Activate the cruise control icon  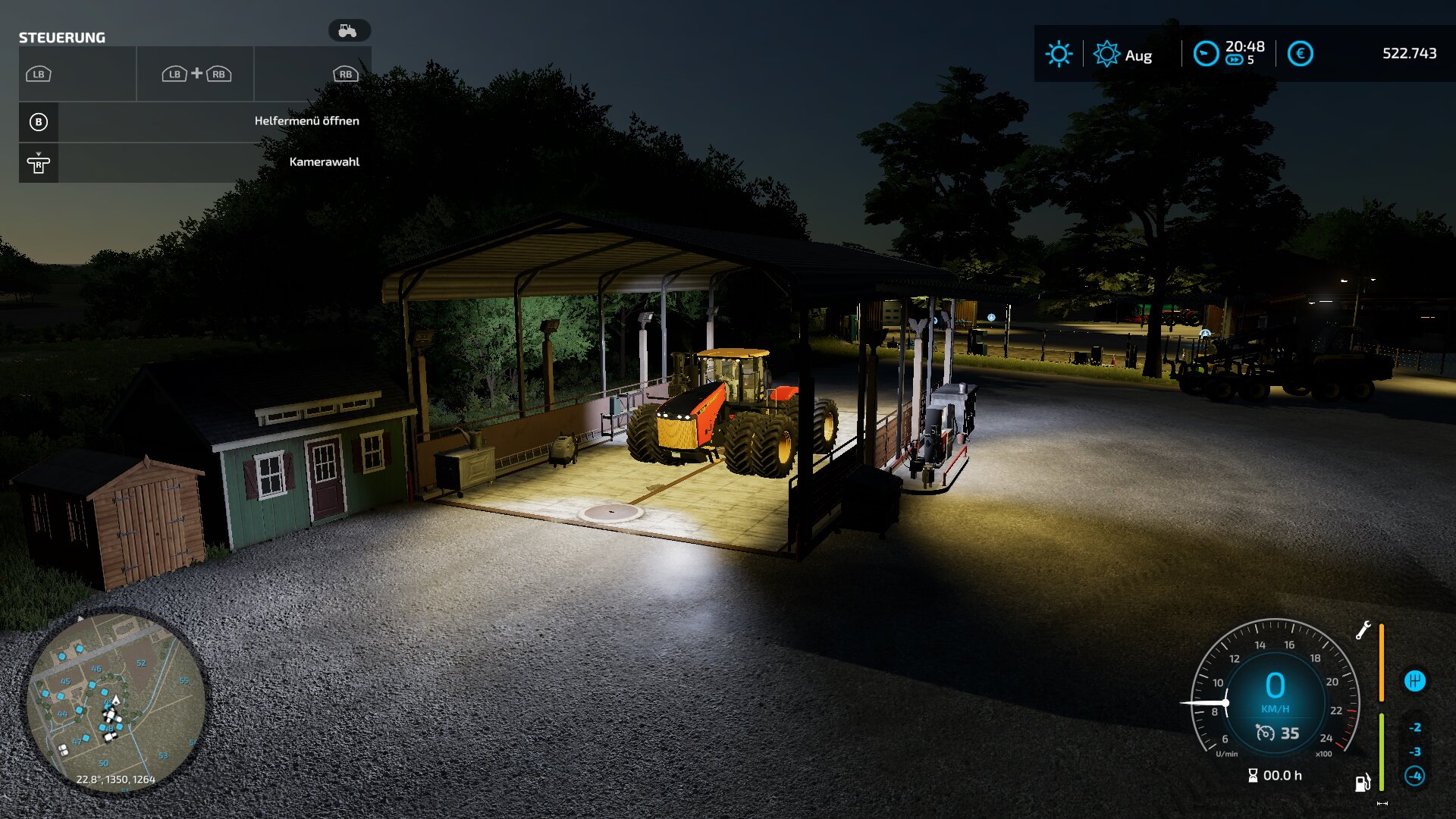pos(1265,733)
